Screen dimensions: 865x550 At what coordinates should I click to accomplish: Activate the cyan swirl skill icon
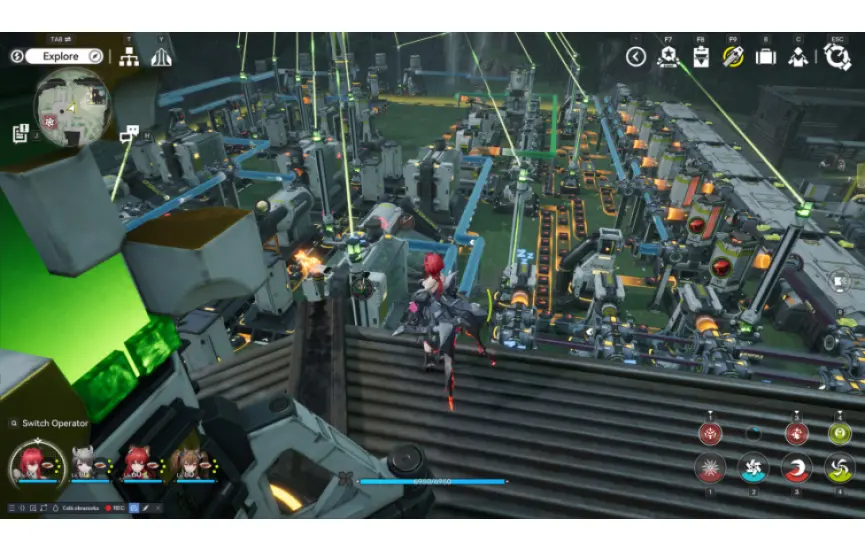click(753, 468)
